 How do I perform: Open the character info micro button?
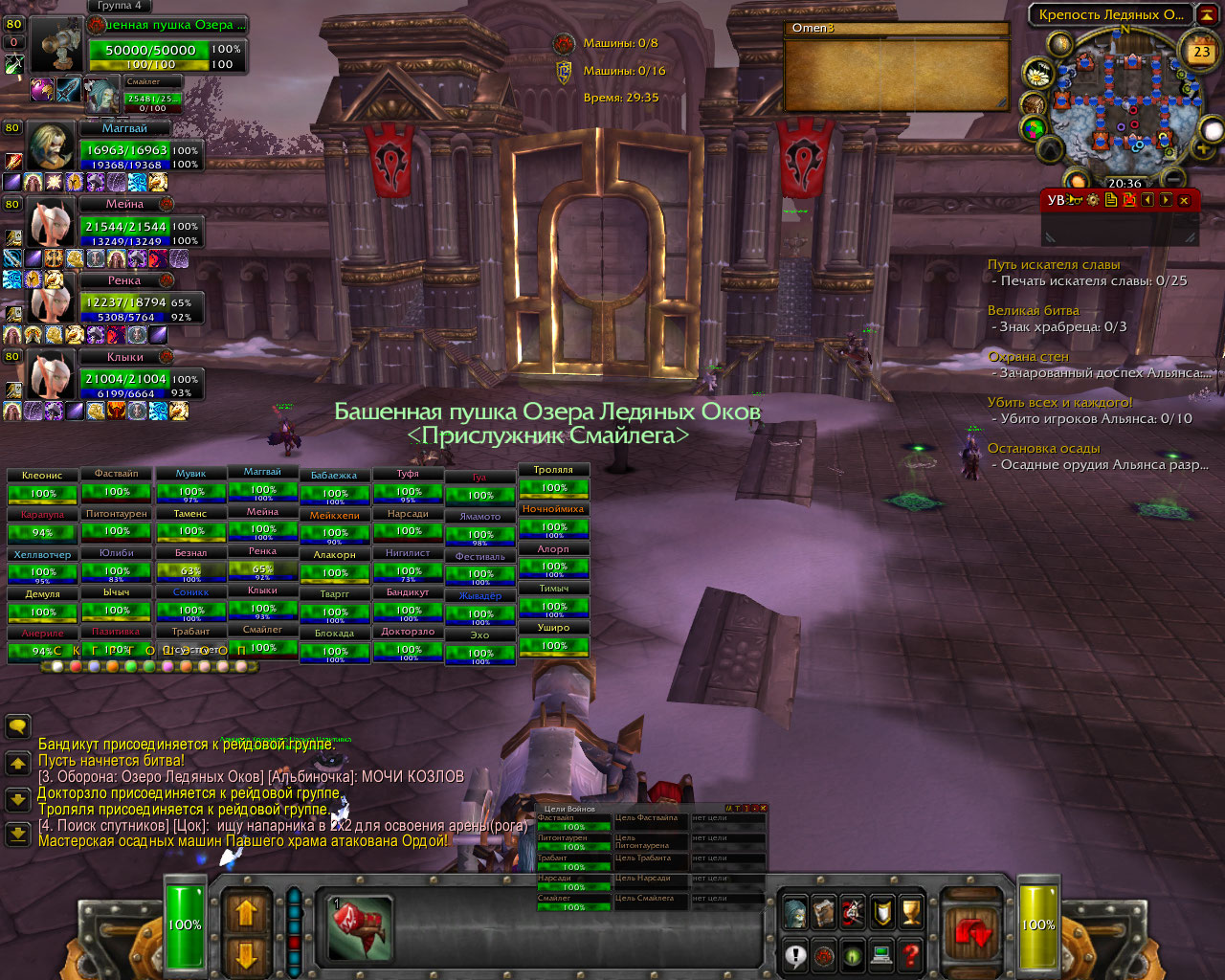pos(794,913)
